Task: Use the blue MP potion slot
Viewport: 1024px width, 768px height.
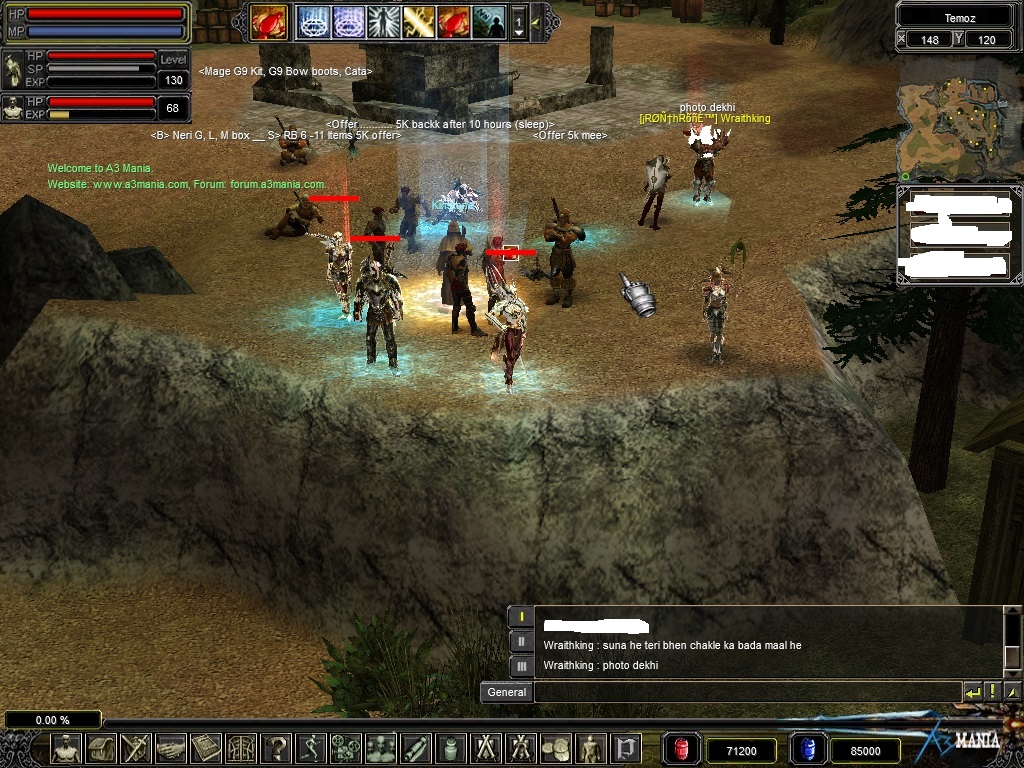Action: tap(807, 749)
